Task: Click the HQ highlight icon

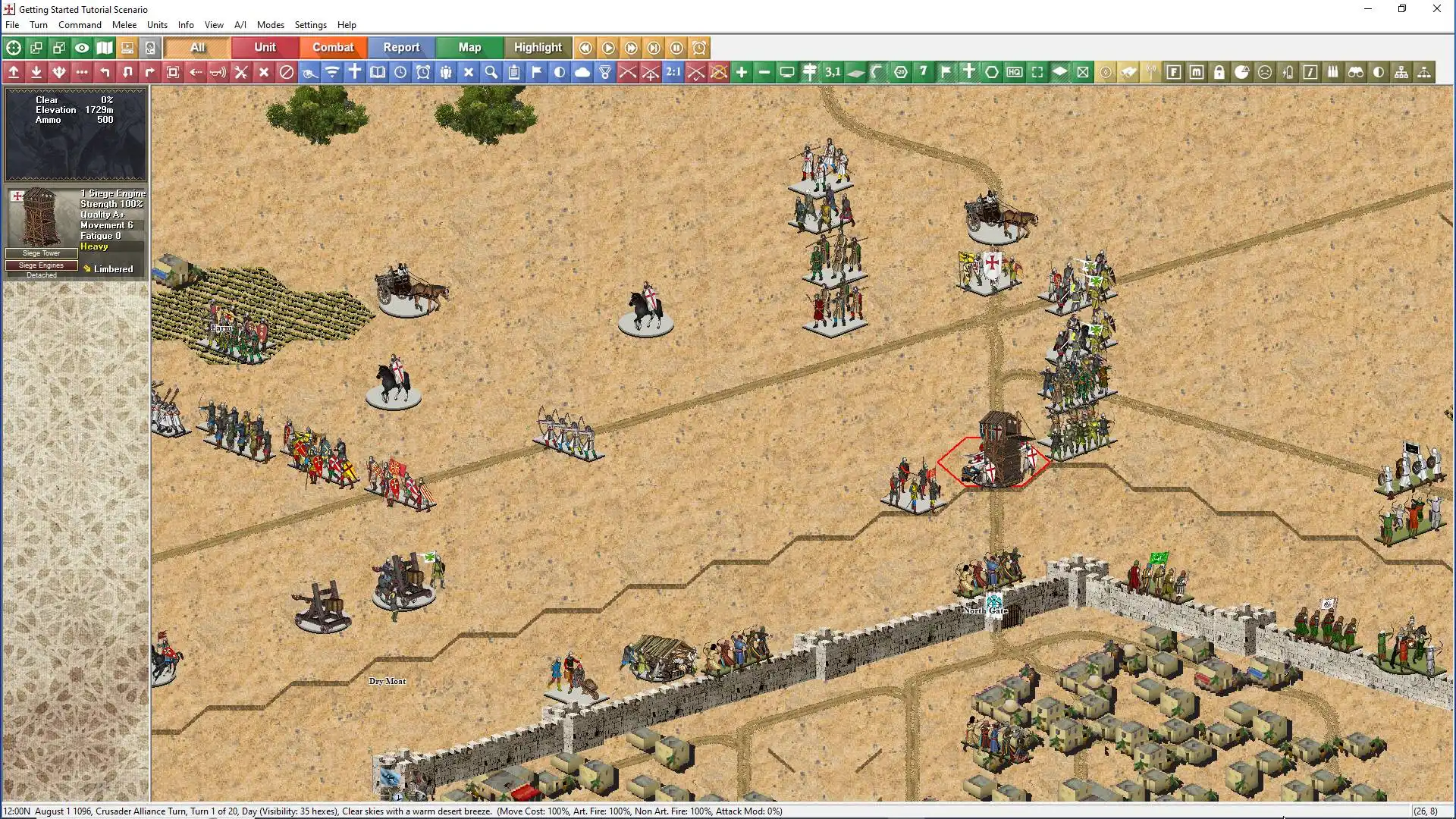Action: 1014,72
